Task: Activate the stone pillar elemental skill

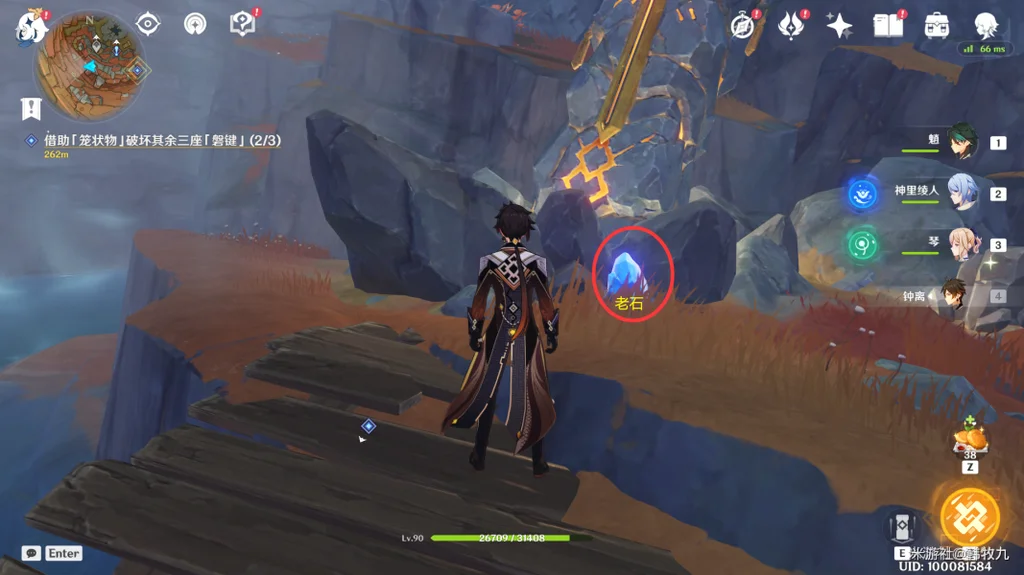Action: pos(902,528)
